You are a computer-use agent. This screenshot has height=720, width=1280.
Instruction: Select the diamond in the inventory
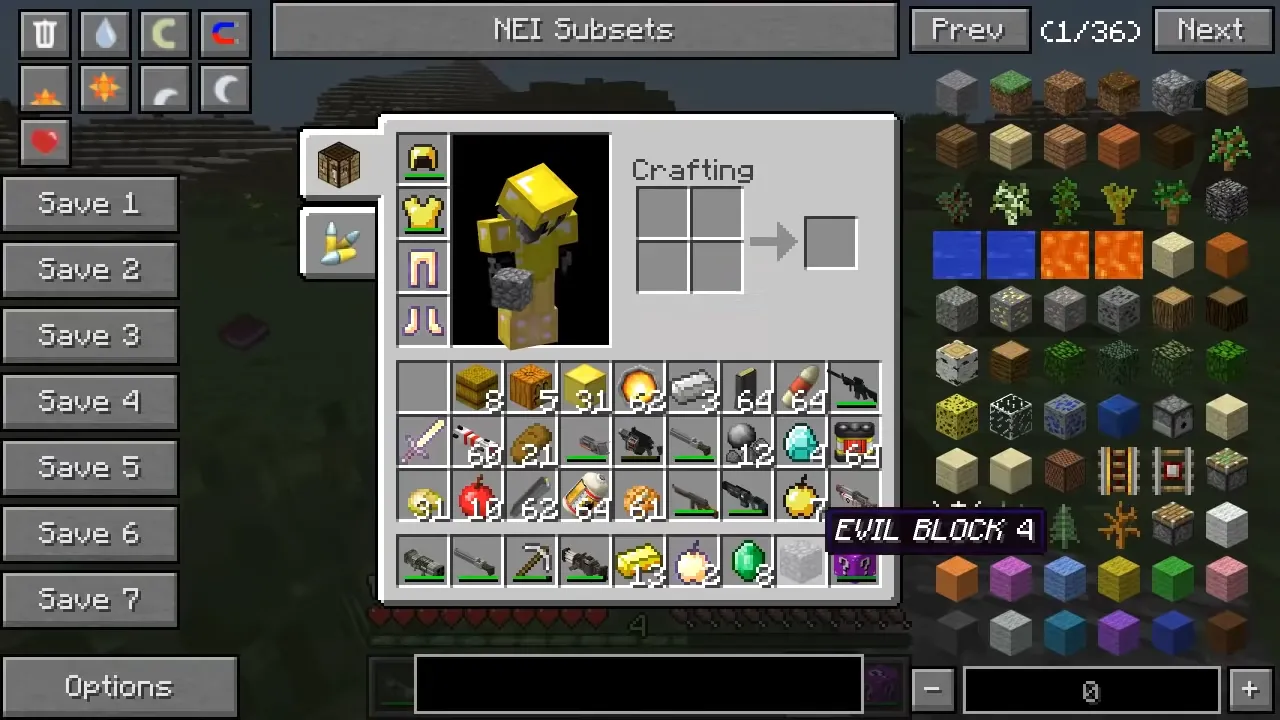pos(800,441)
